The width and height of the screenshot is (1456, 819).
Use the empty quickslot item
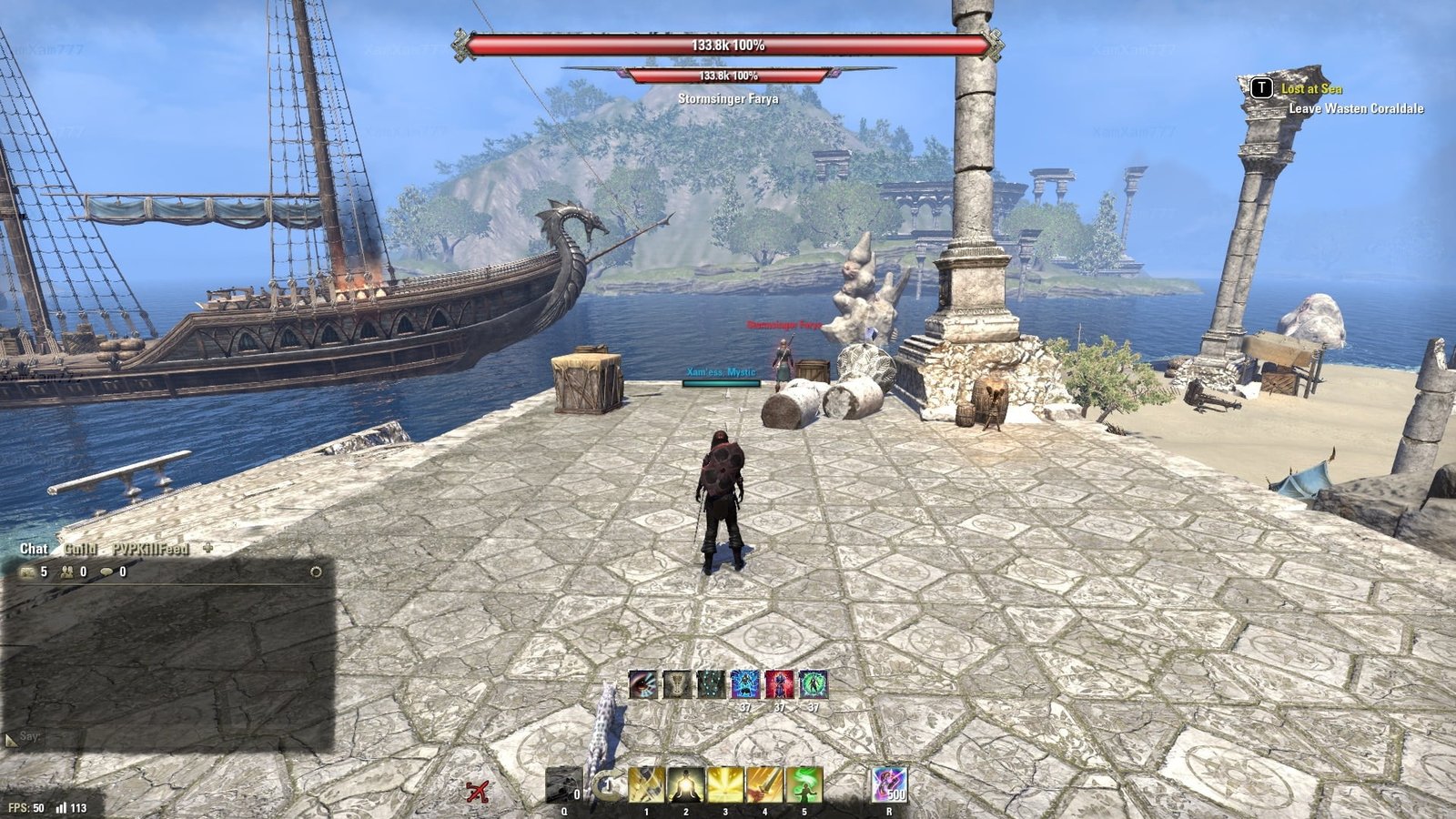(x=563, y=785)
